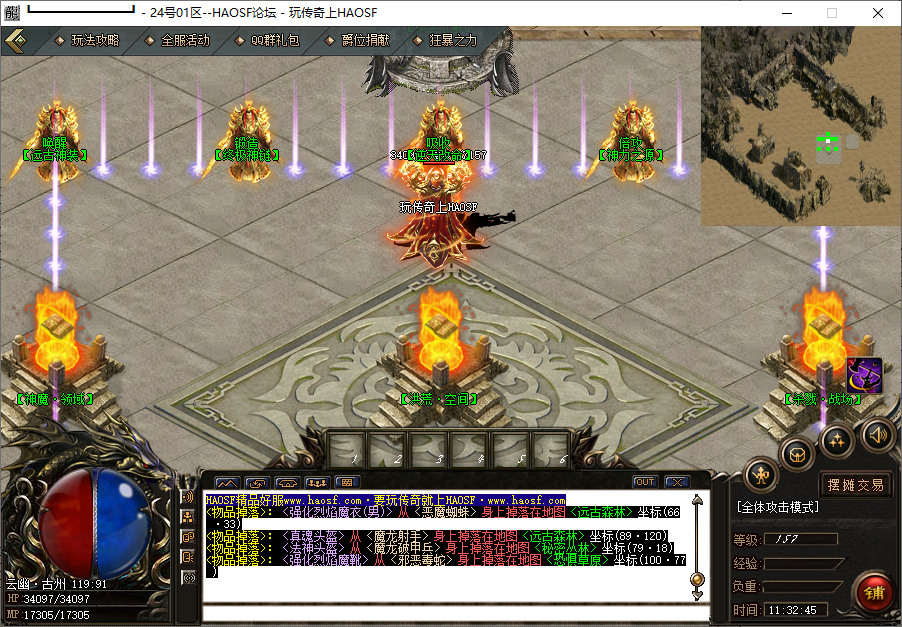Click the 摆摊交易 button
Image resolution: width=902 pixels, height=627 pixels.
(x=855, y=485)
